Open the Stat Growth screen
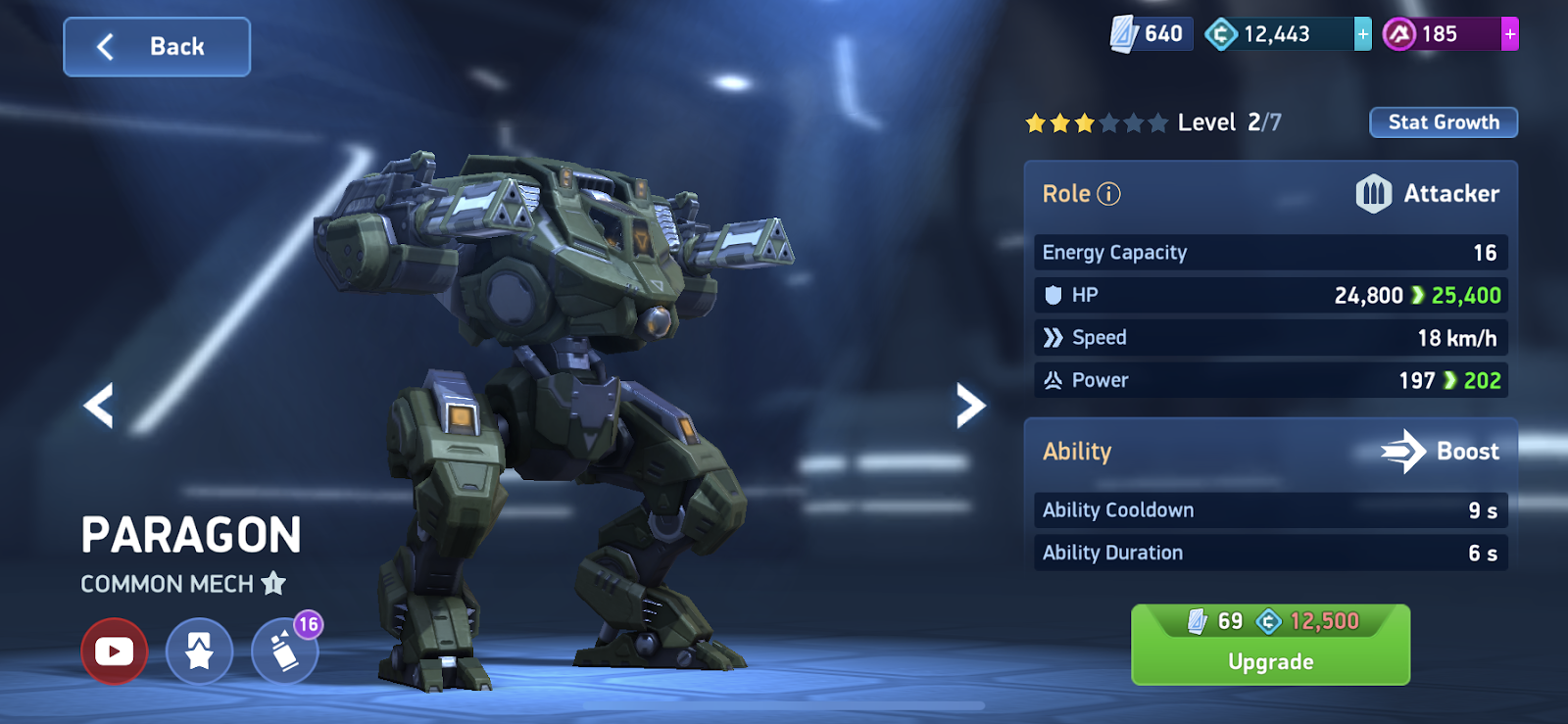Image resolution: width=1568 pixels, height=724 pixels. point(1444,121)
